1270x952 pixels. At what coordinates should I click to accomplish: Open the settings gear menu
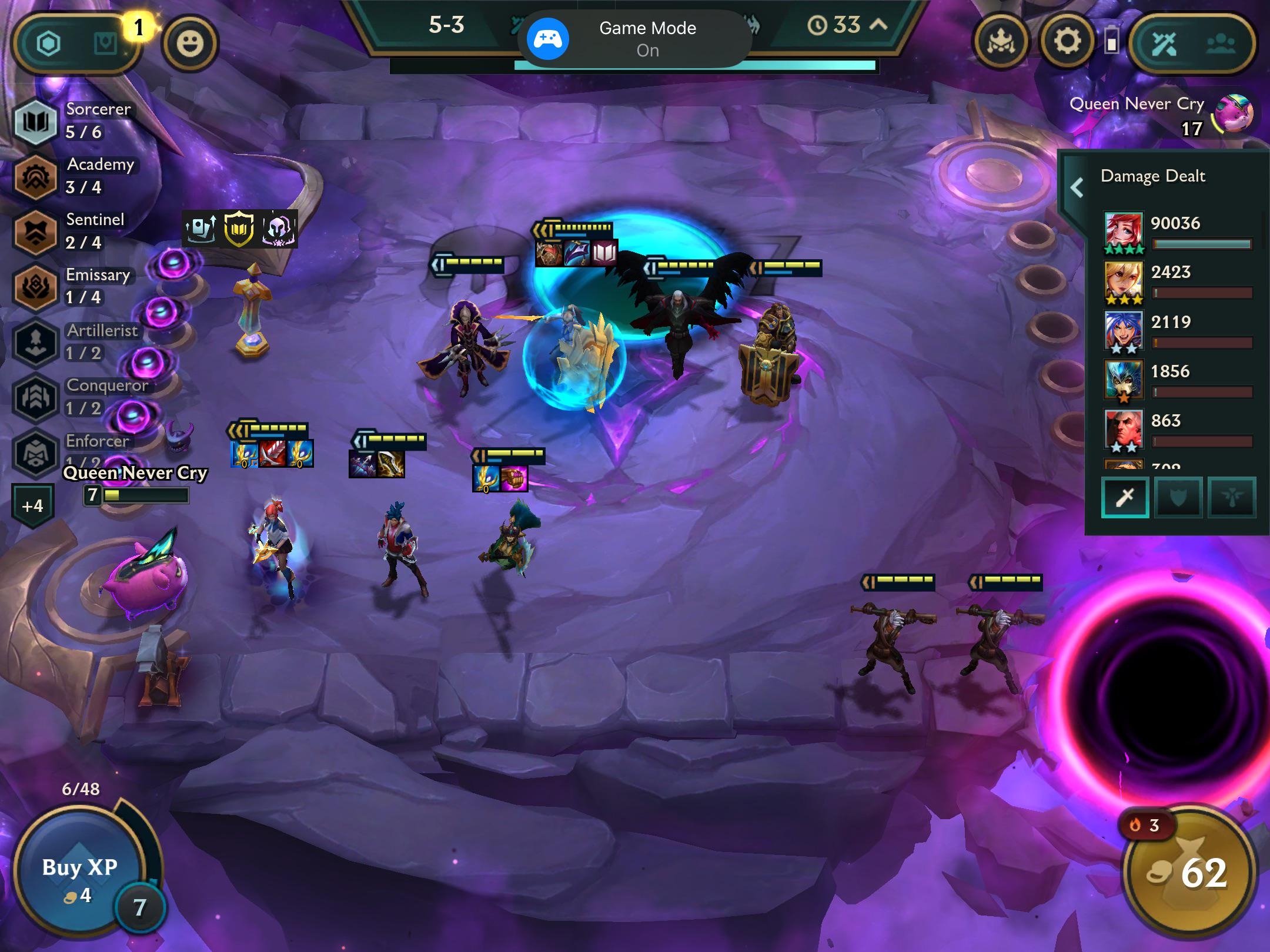pos(1067,42)
